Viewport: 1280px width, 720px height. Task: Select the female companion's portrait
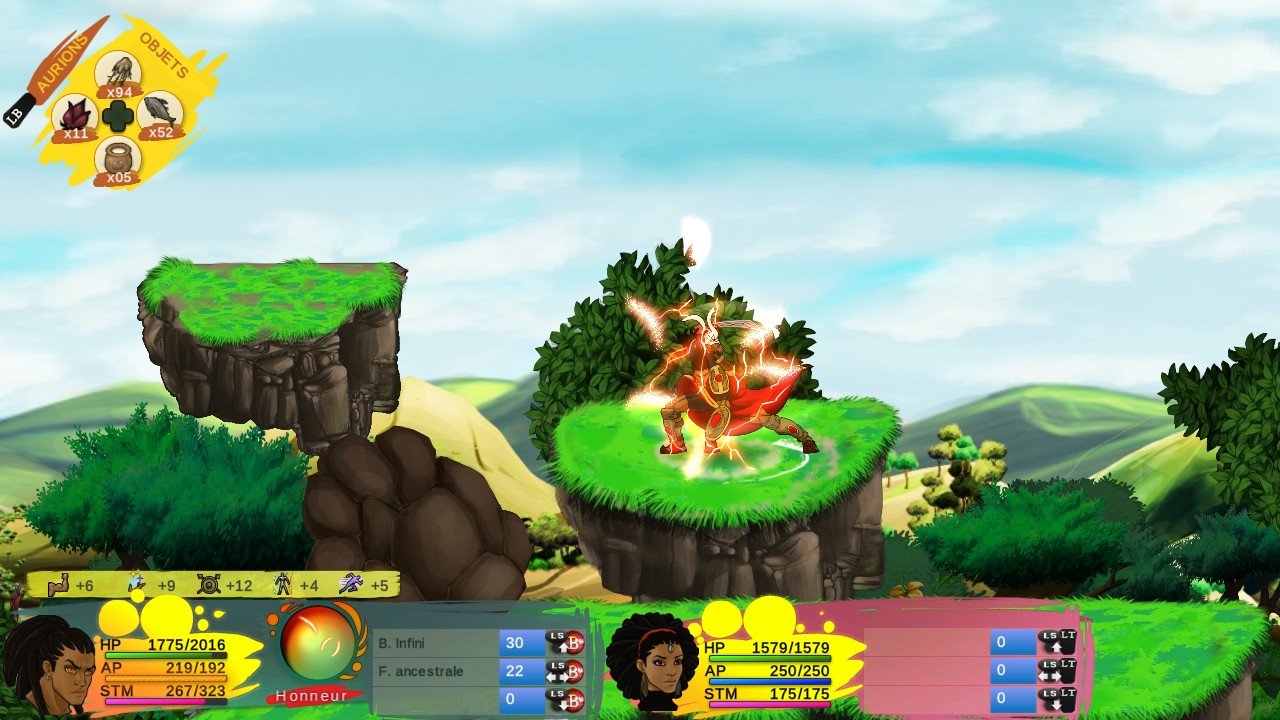tap(652, 662)
